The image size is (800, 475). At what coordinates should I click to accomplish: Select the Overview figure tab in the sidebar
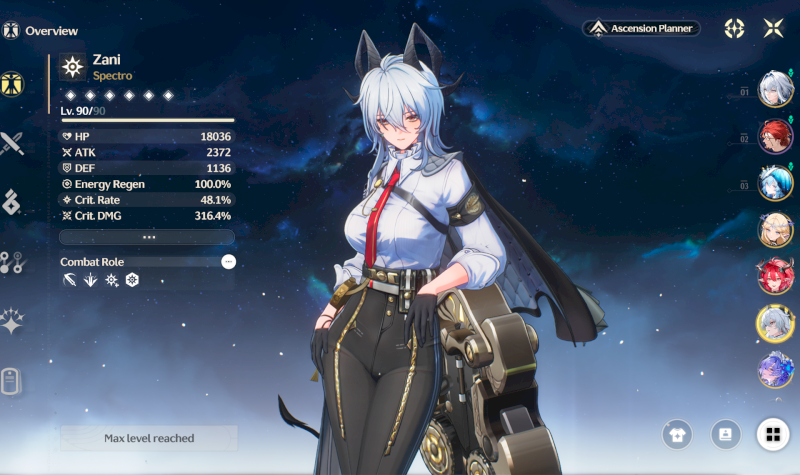coord(12,85)
